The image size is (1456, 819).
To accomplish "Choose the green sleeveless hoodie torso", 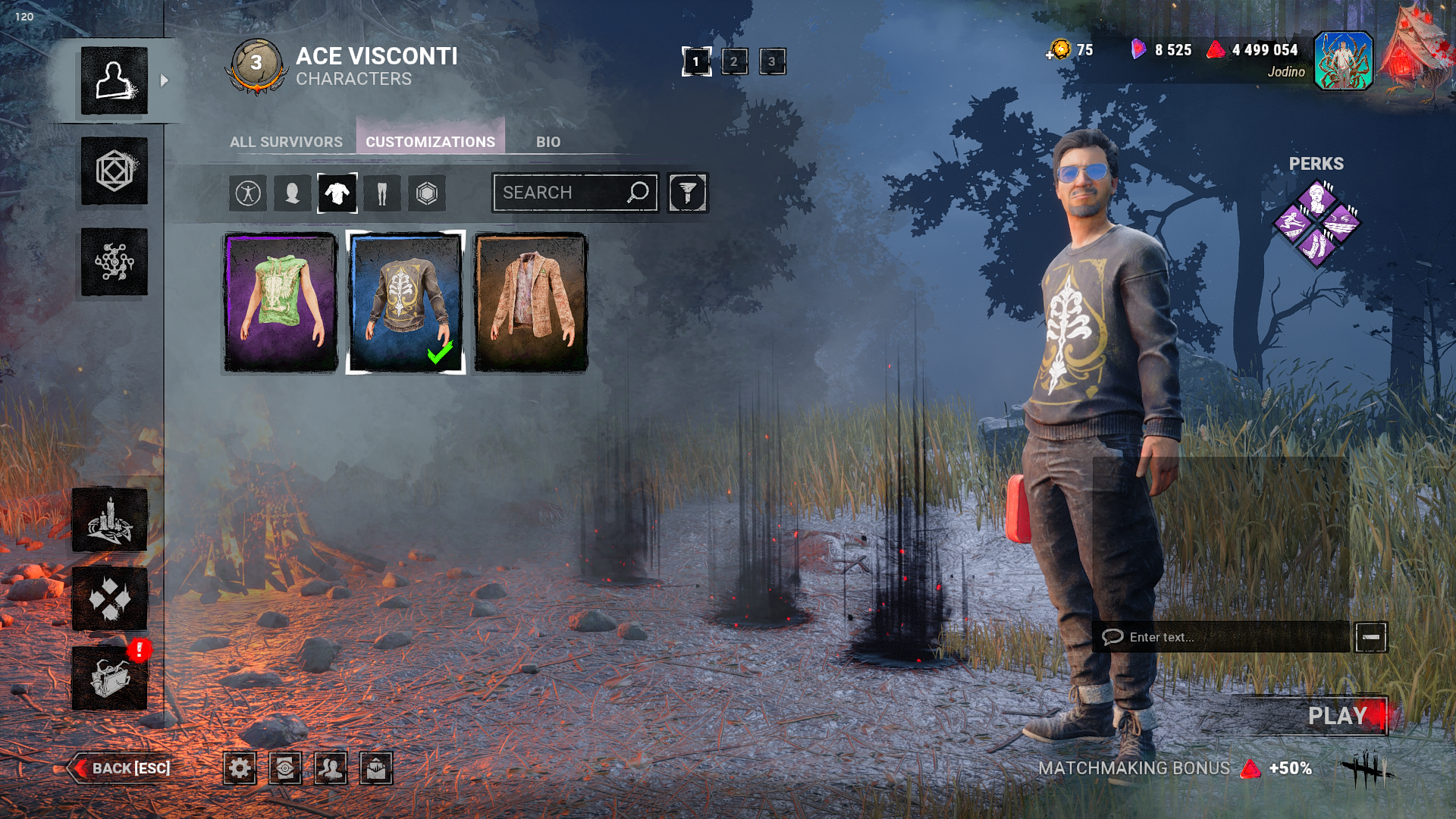I will point(281,303).
